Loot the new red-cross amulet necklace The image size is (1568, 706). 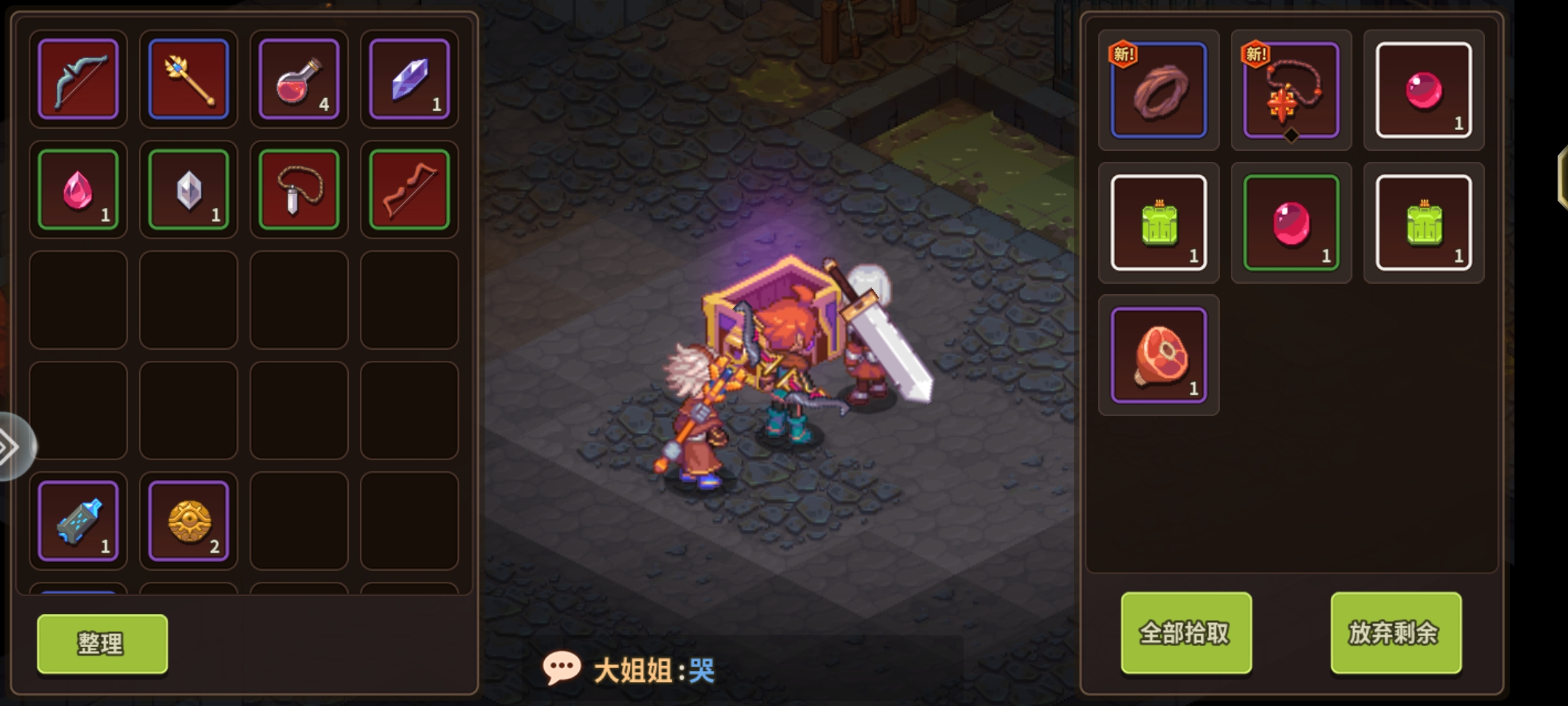(x=1291, y=90)
